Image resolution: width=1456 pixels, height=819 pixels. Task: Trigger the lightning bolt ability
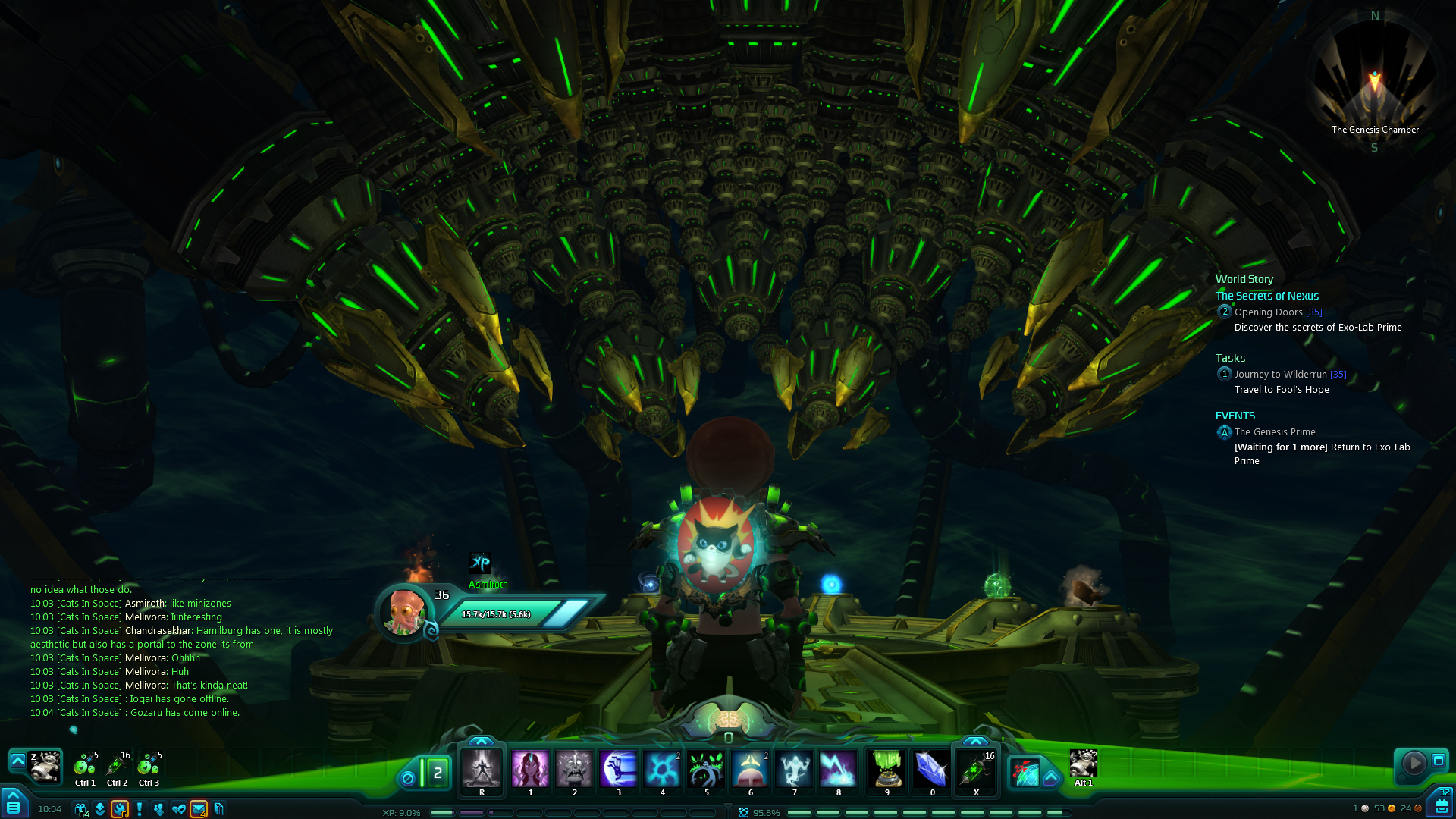point(839,769)
